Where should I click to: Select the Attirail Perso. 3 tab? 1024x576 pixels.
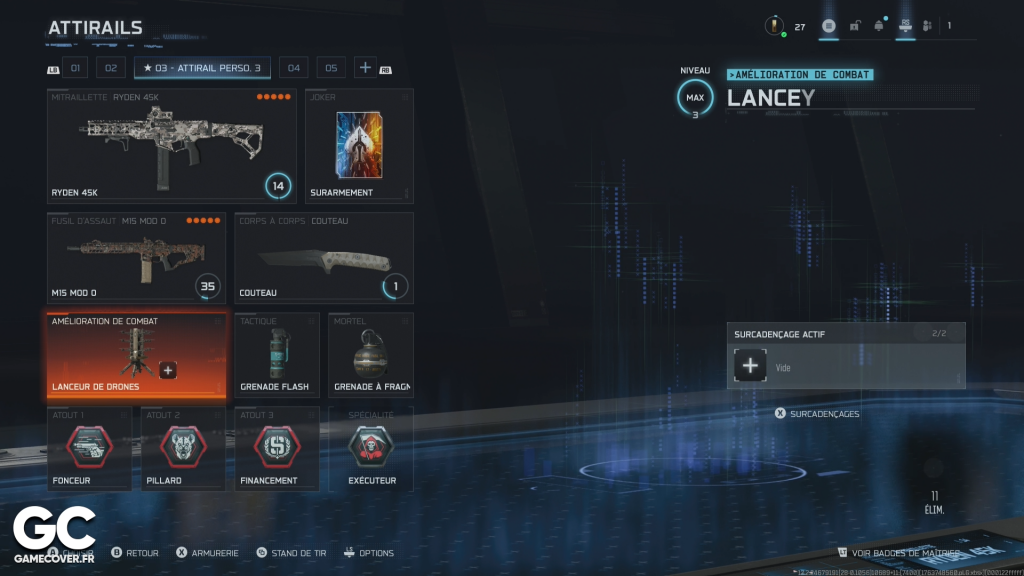pyautogui.click(x=202, y=68)
